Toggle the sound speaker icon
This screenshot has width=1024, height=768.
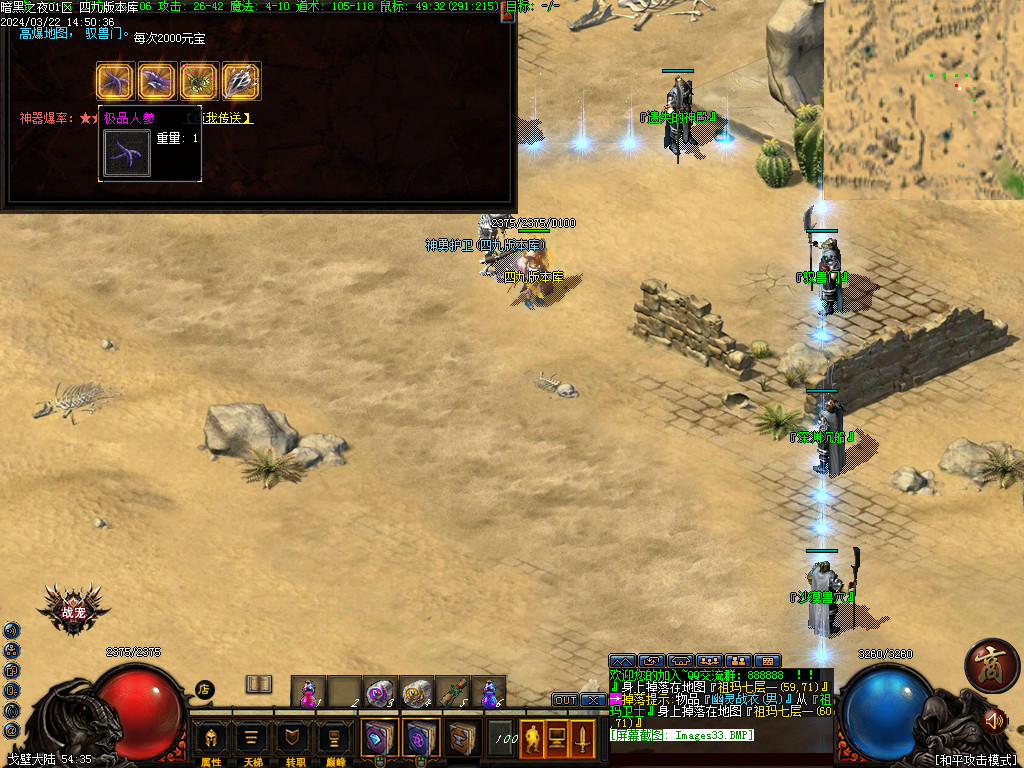click(994, 719)
